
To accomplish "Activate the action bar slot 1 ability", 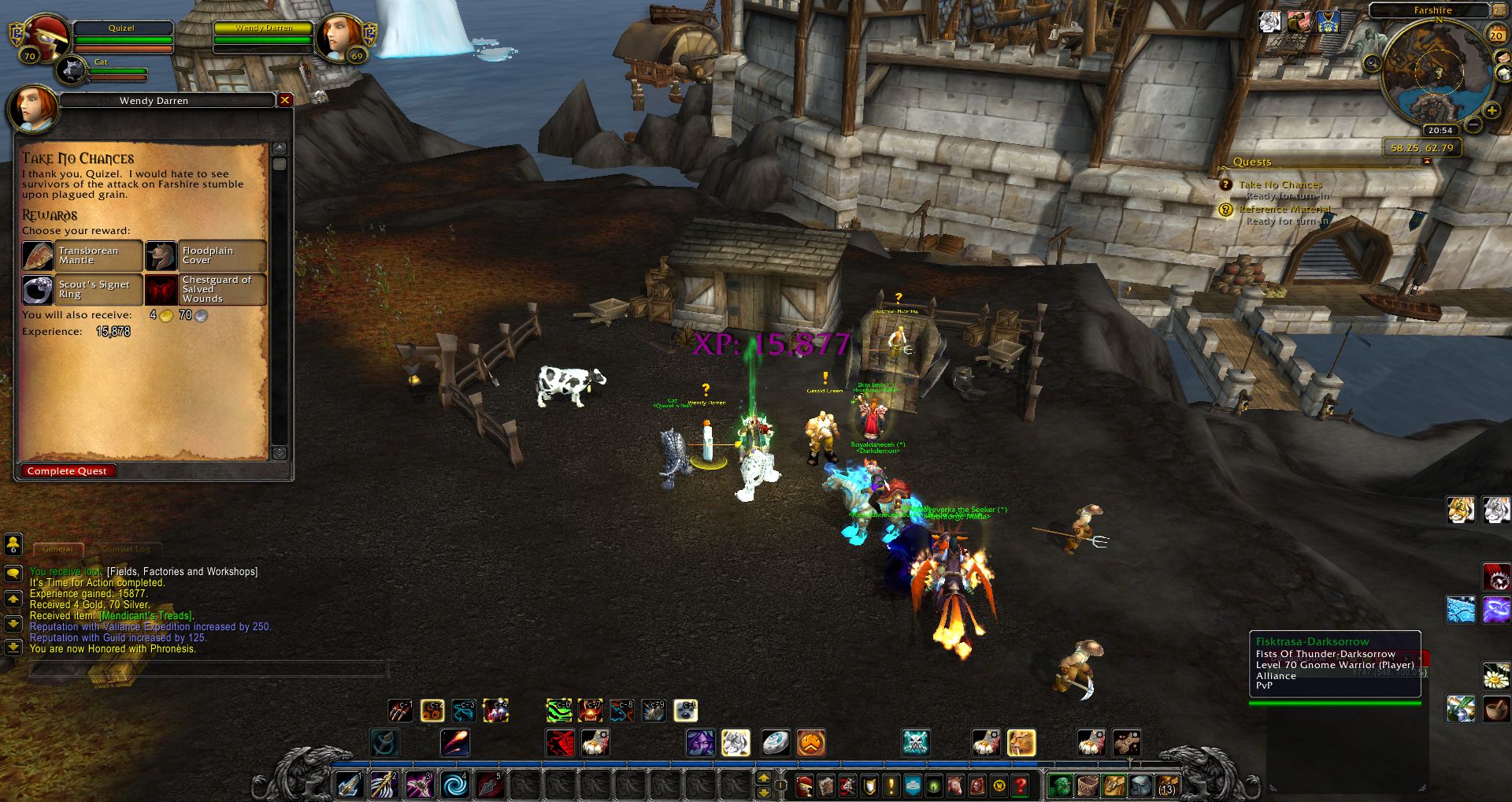I will (349, 785).
